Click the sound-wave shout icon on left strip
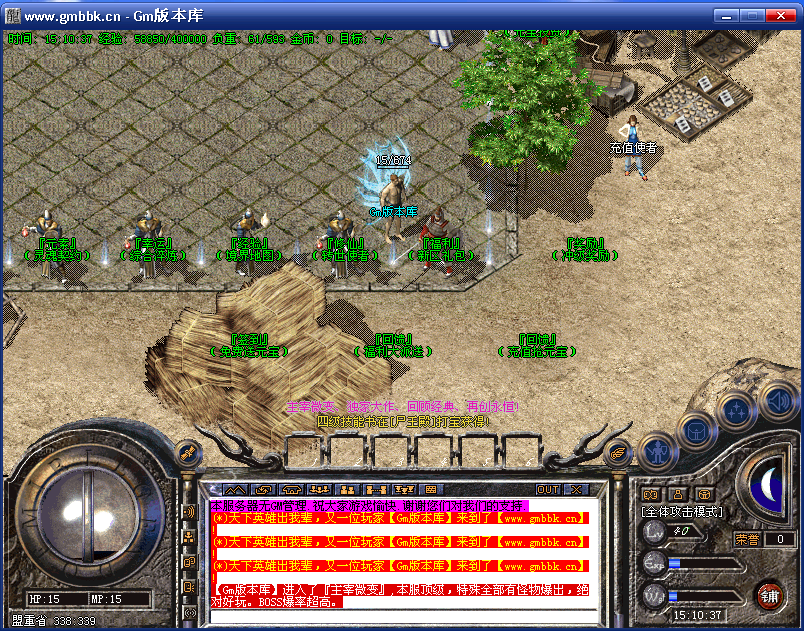 [x=189, y=512]
